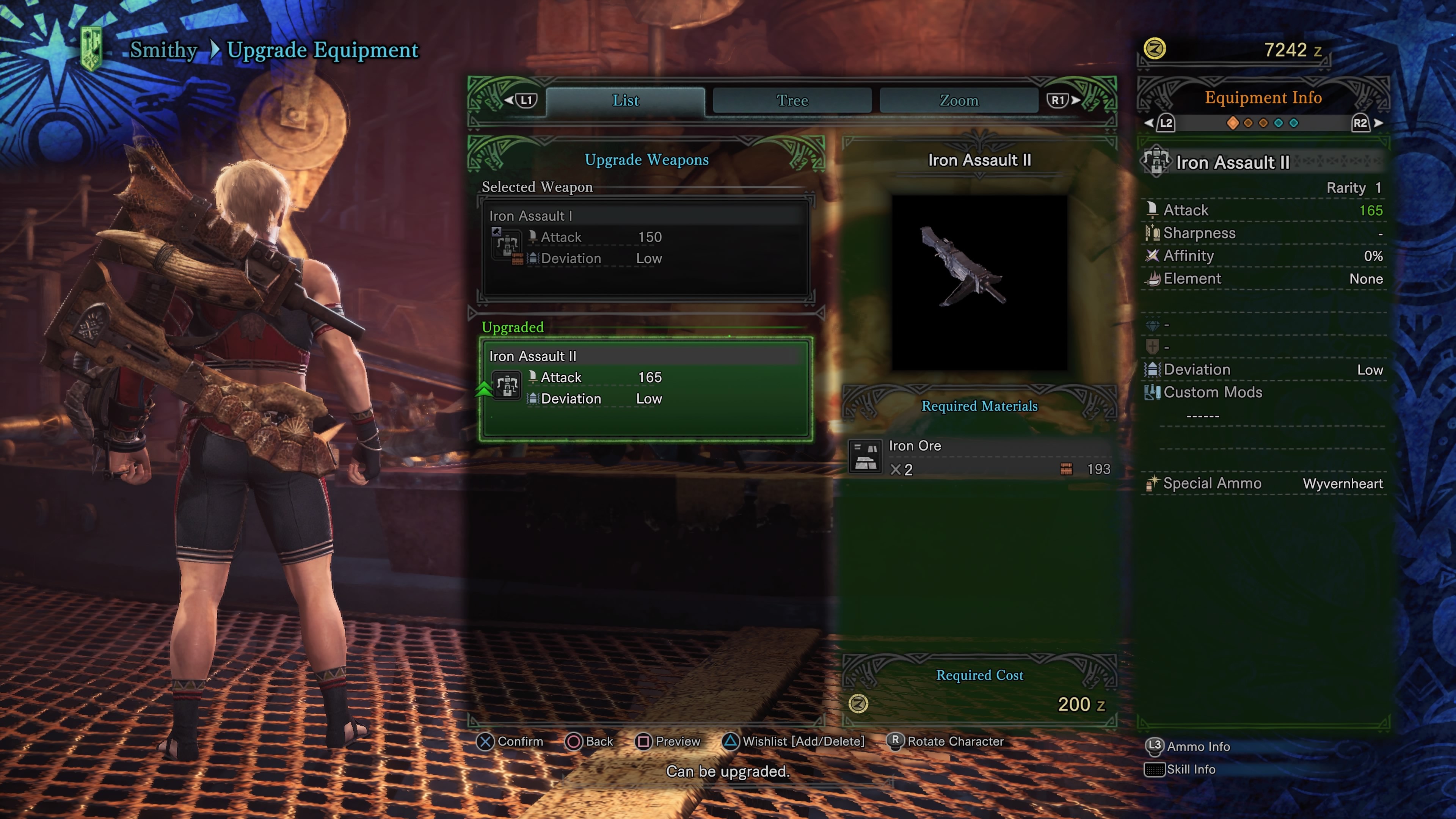
Task: Select the Element icon marked None
Action: (1153, 278)
